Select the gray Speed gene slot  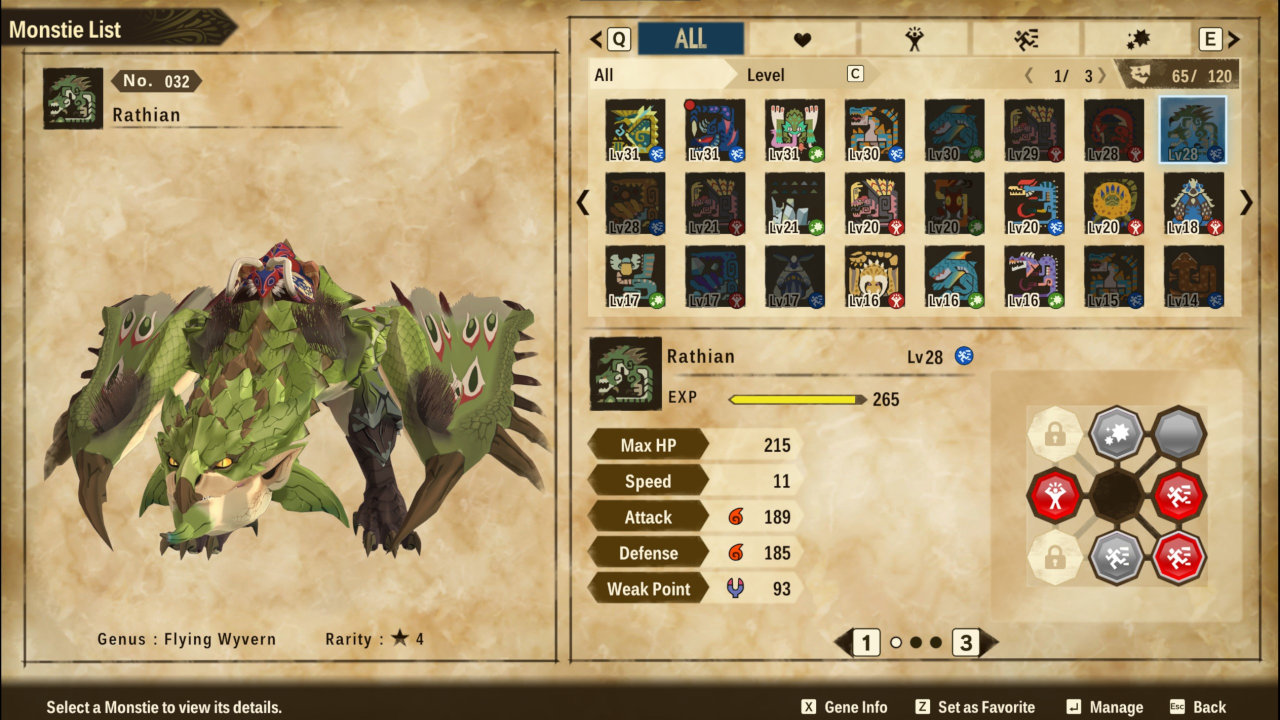(x=1117, y=557)
